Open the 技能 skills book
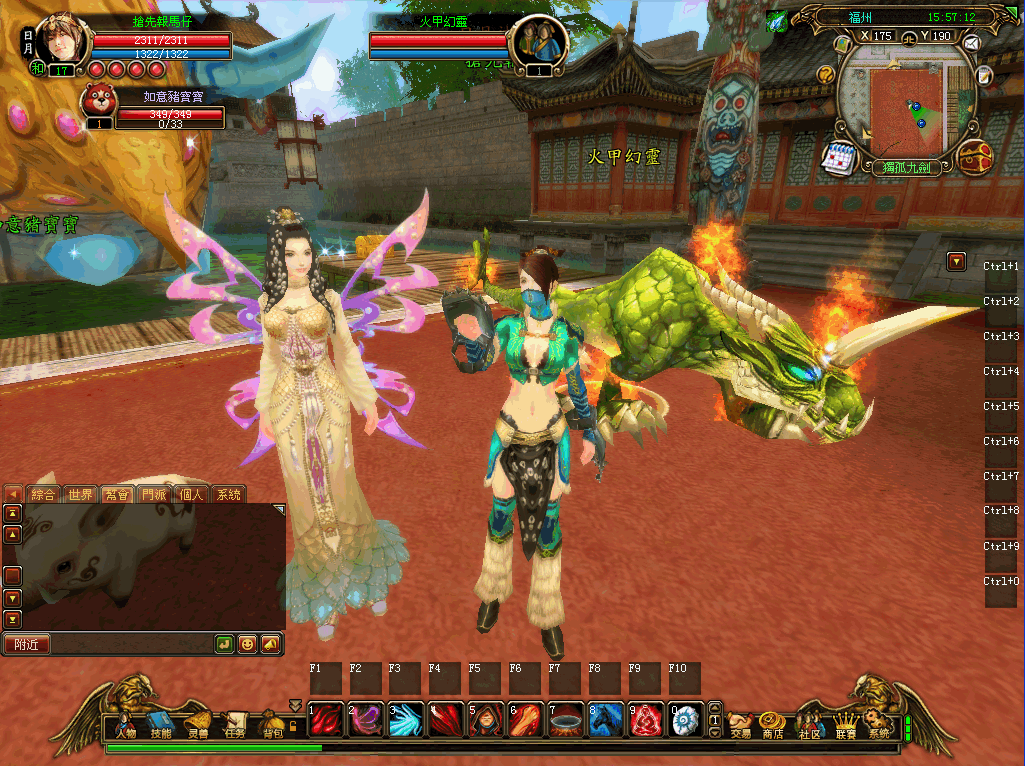The image size is (1025, 766). click(x=161, y=724)
